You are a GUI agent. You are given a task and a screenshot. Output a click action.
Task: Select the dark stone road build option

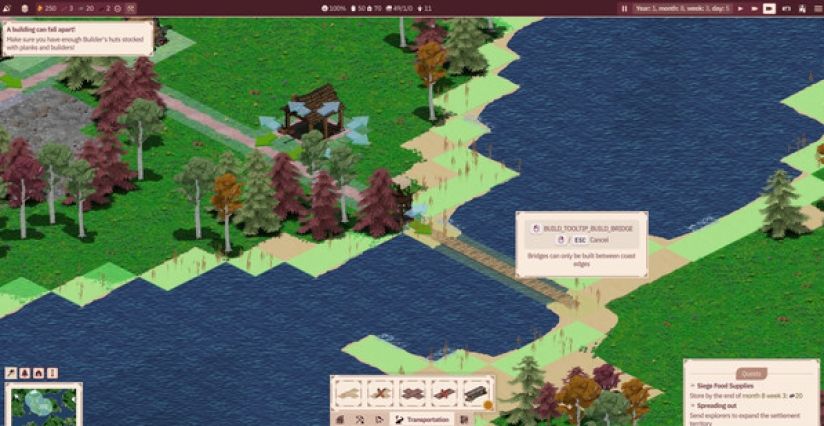(x=413, y=392)
